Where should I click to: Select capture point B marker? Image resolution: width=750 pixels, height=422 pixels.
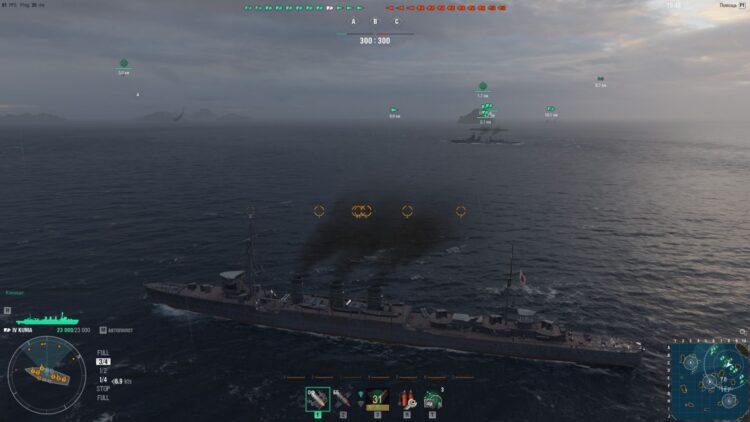click(x=375, y=21)
